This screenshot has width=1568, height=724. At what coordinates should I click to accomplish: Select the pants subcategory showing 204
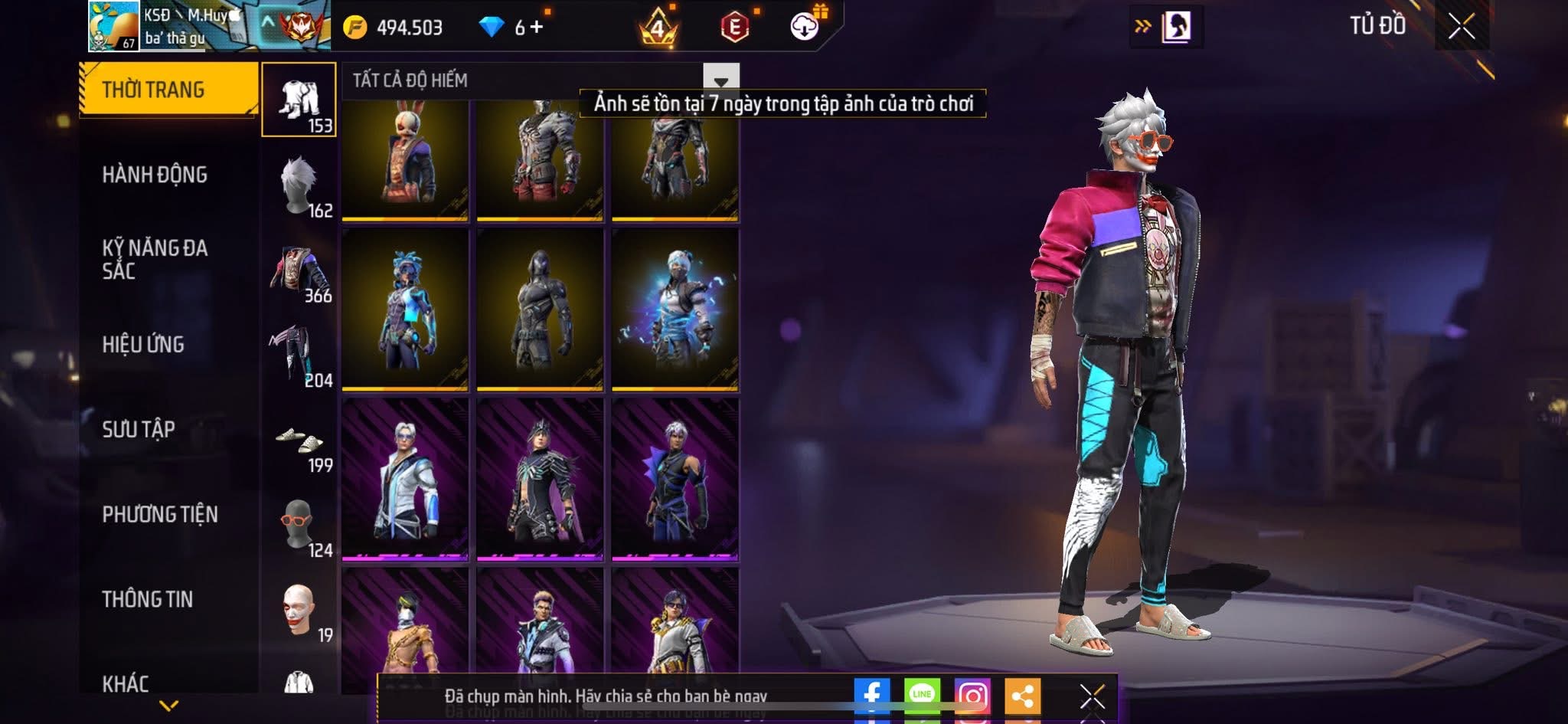(299, 355)
